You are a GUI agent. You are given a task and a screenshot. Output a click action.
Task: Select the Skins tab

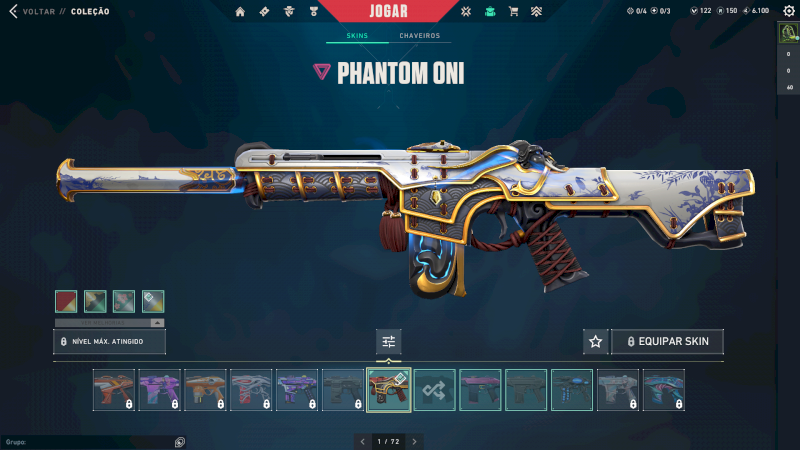[x=357, y=36]
